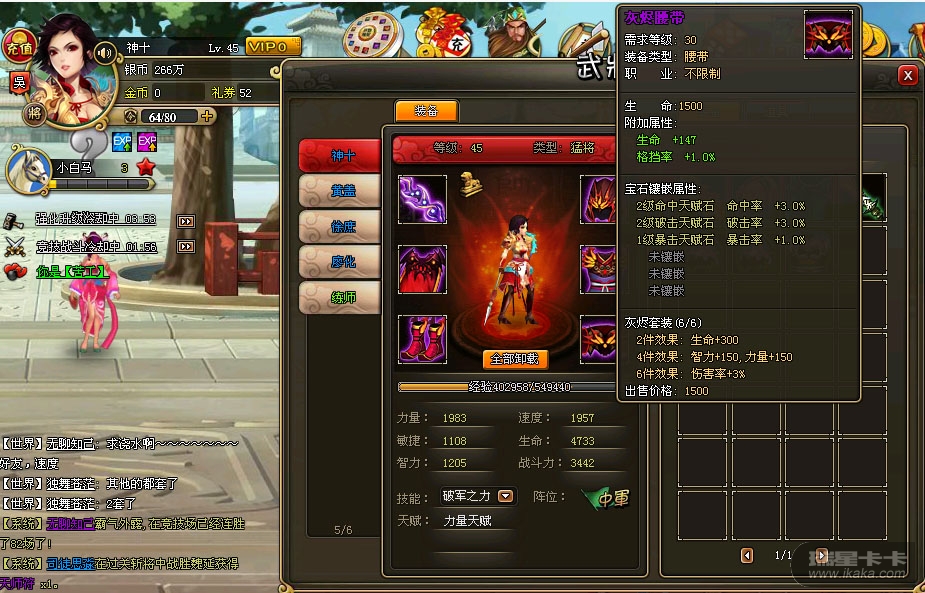Pick general 廖化 from the list
Screen dimensions: 925x593
[341, 261]
